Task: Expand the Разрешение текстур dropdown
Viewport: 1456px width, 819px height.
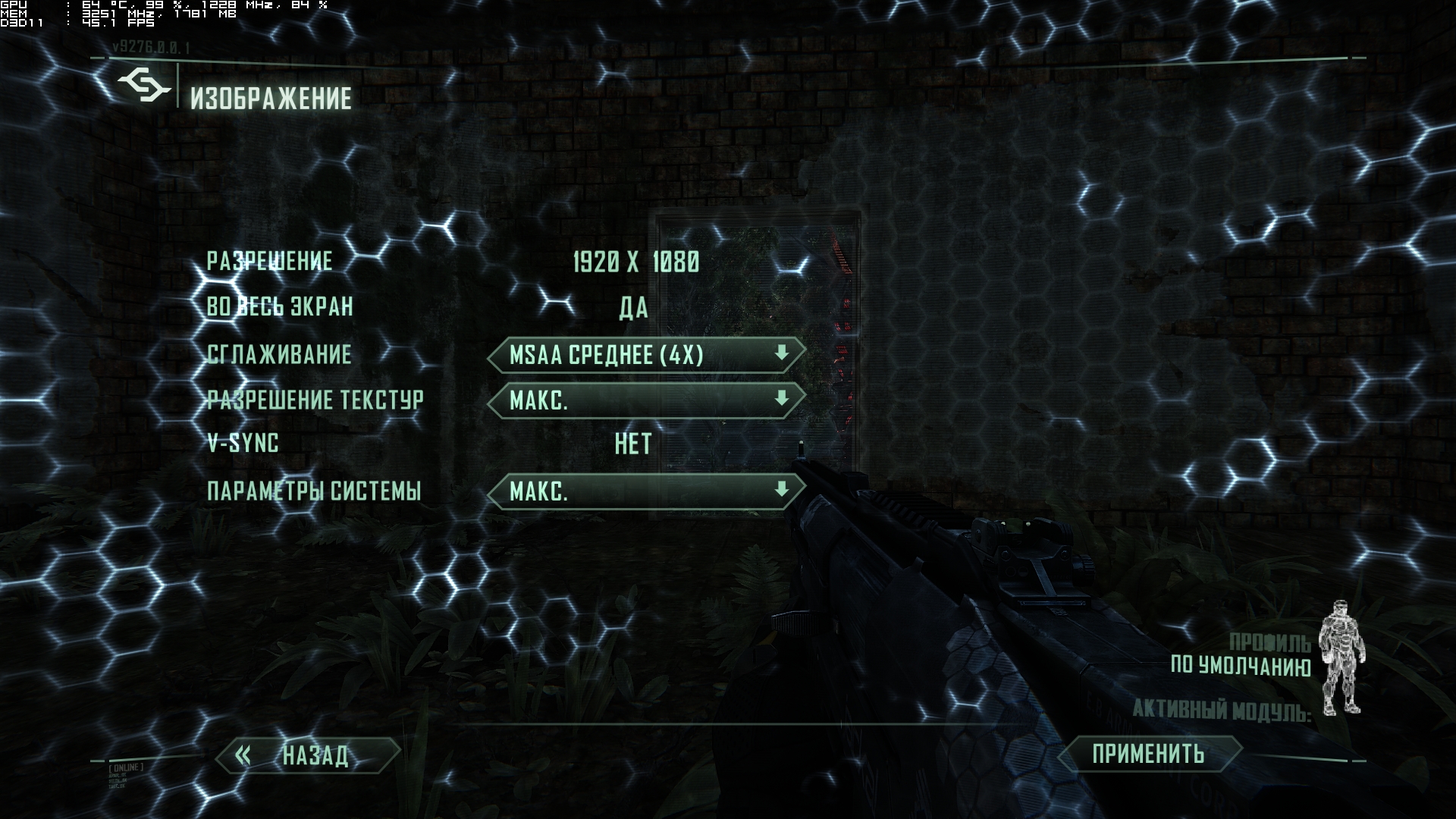Action: click(x=645, y=400)
